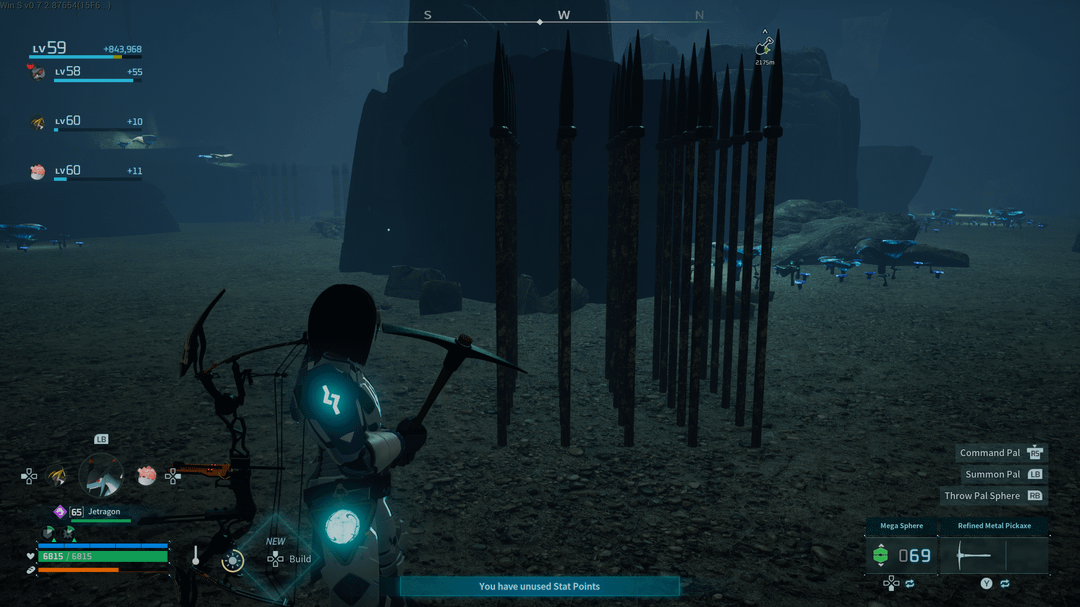
Task: Select the Jetragon pal portrait
Action: [101, 476]
